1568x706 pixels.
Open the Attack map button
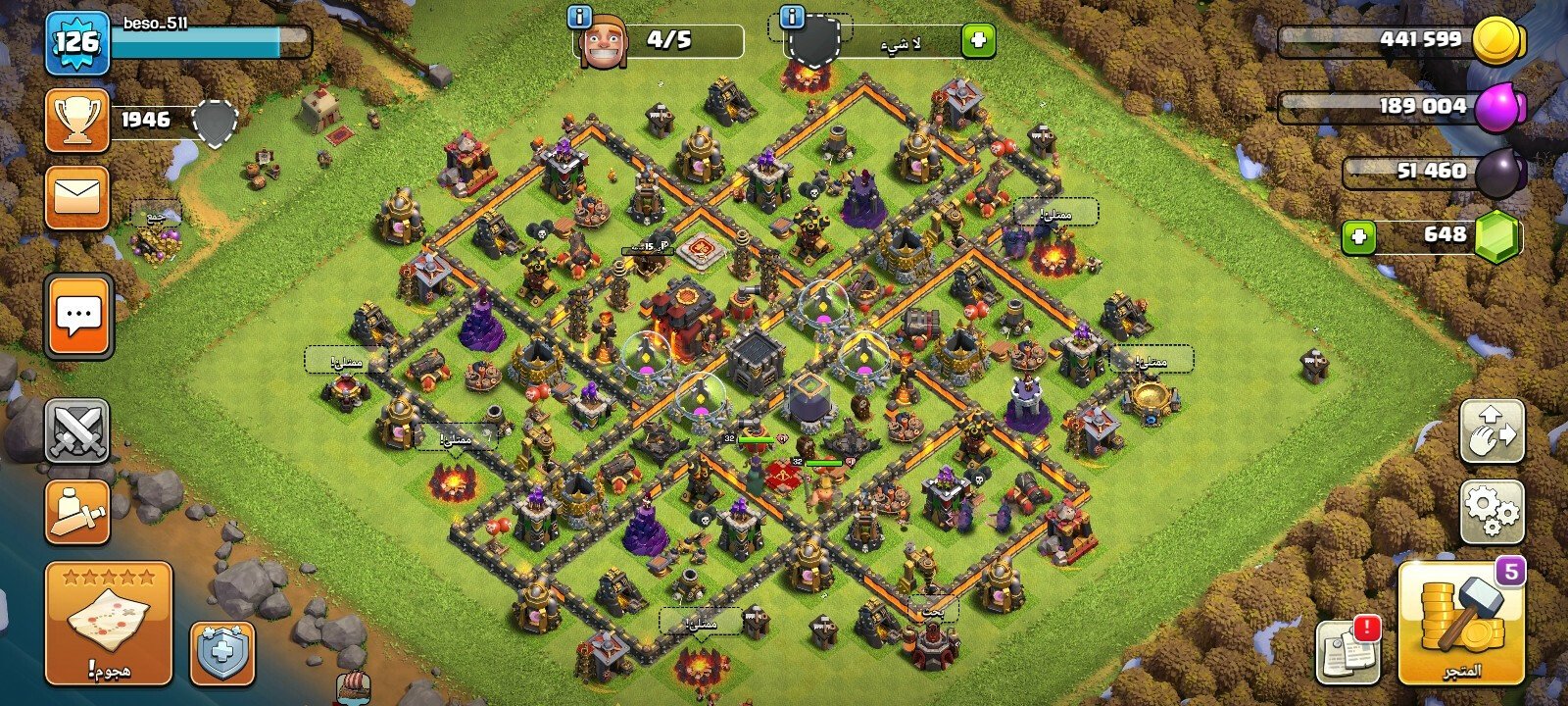(108, 623)
